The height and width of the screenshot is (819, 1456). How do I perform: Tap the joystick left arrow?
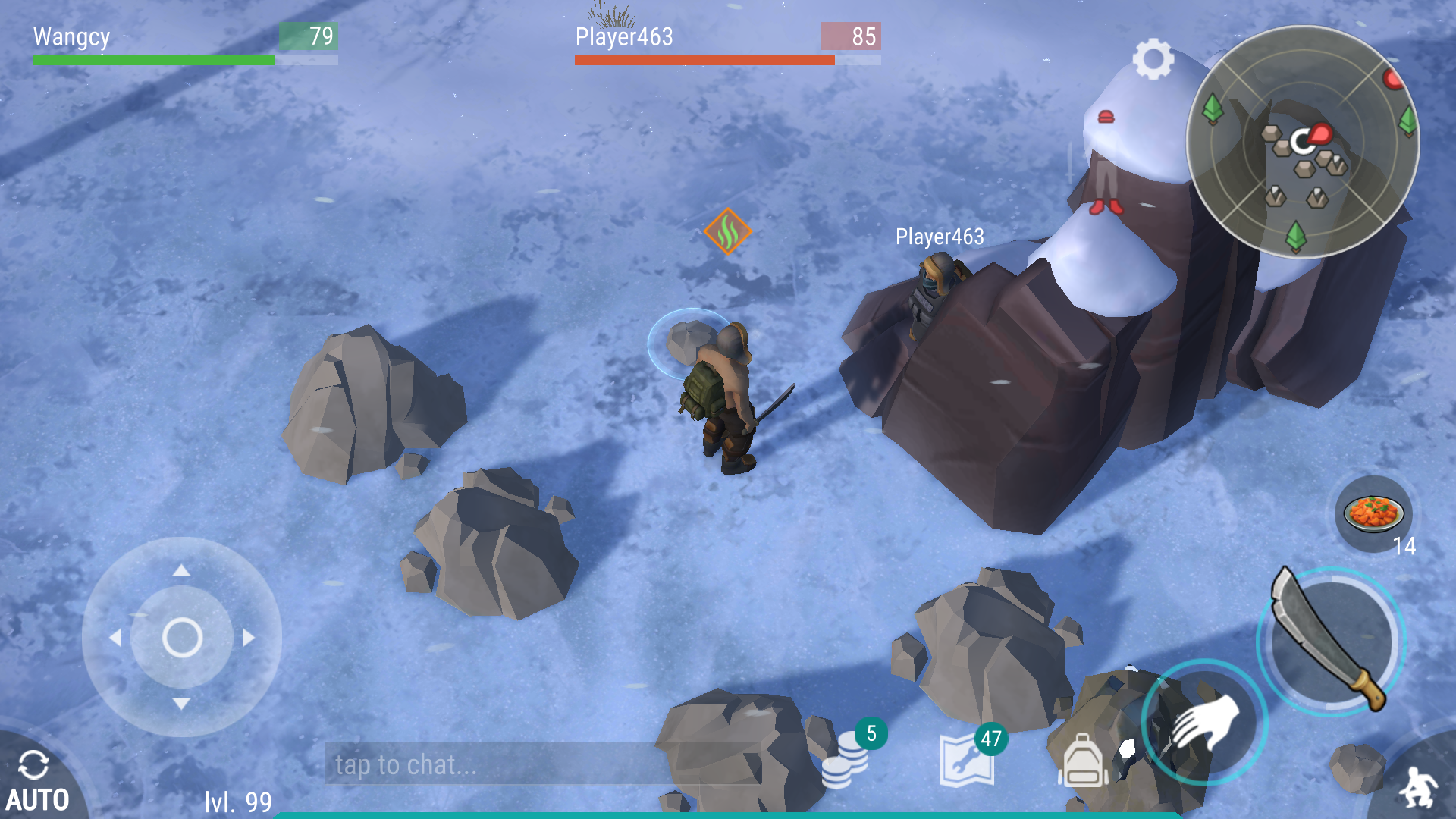pyautogui.click(x=115, y=638)
